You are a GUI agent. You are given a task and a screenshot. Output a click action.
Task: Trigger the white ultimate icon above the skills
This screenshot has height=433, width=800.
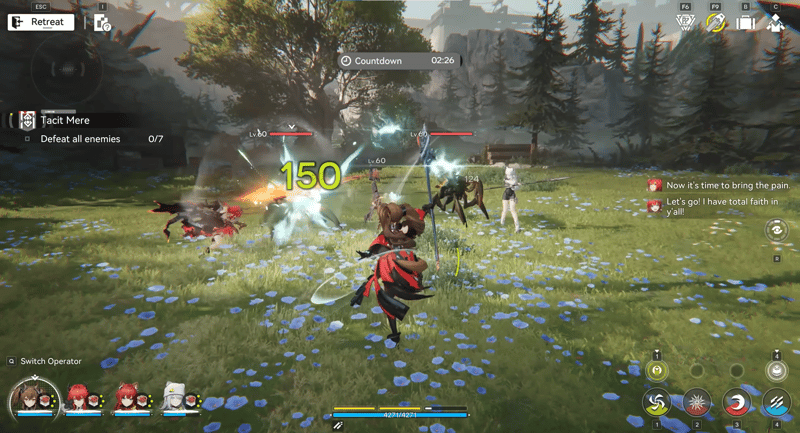[x=776, y=370]
